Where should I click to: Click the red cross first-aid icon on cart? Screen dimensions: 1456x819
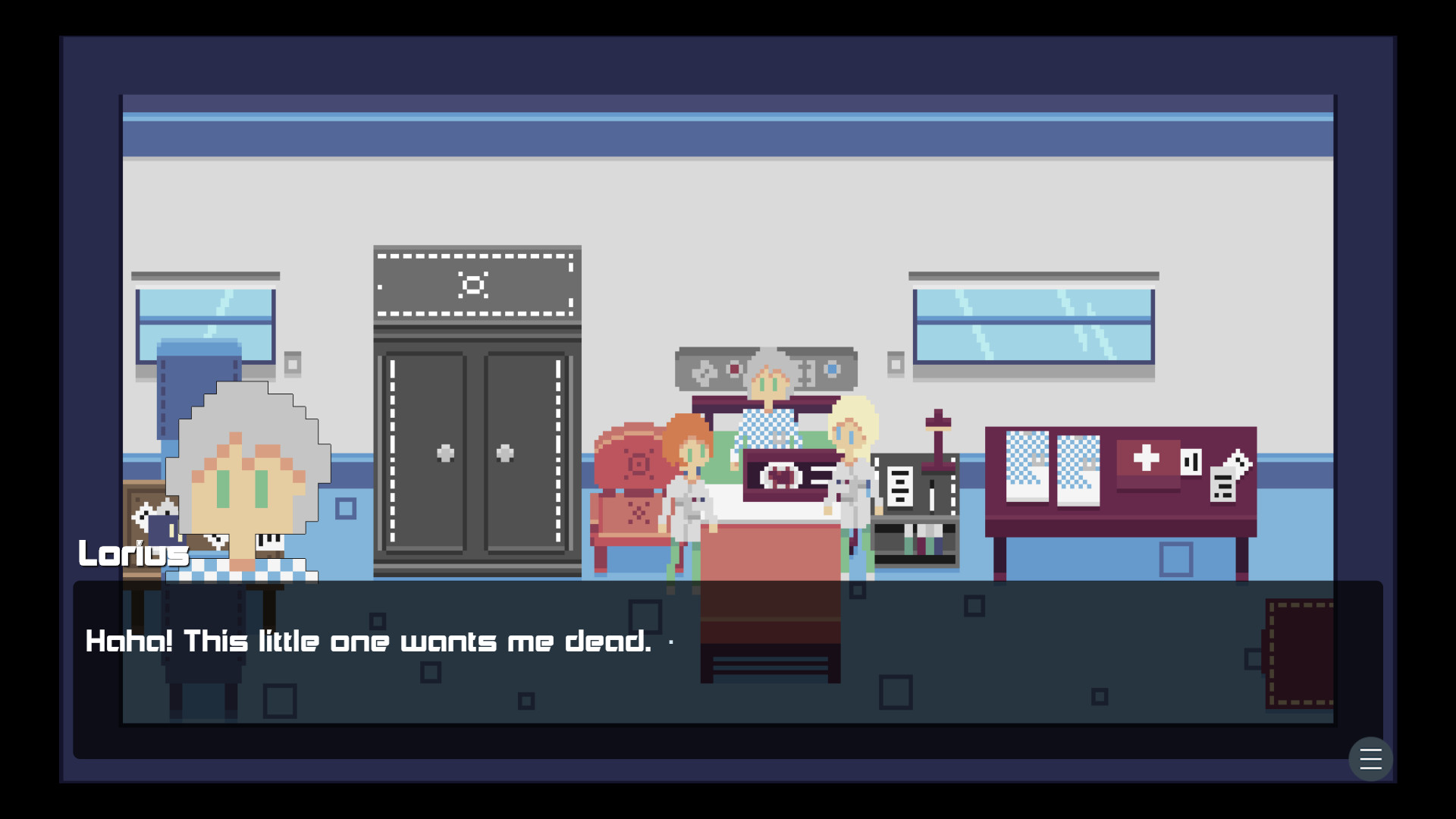click(x=1147, y=457)
